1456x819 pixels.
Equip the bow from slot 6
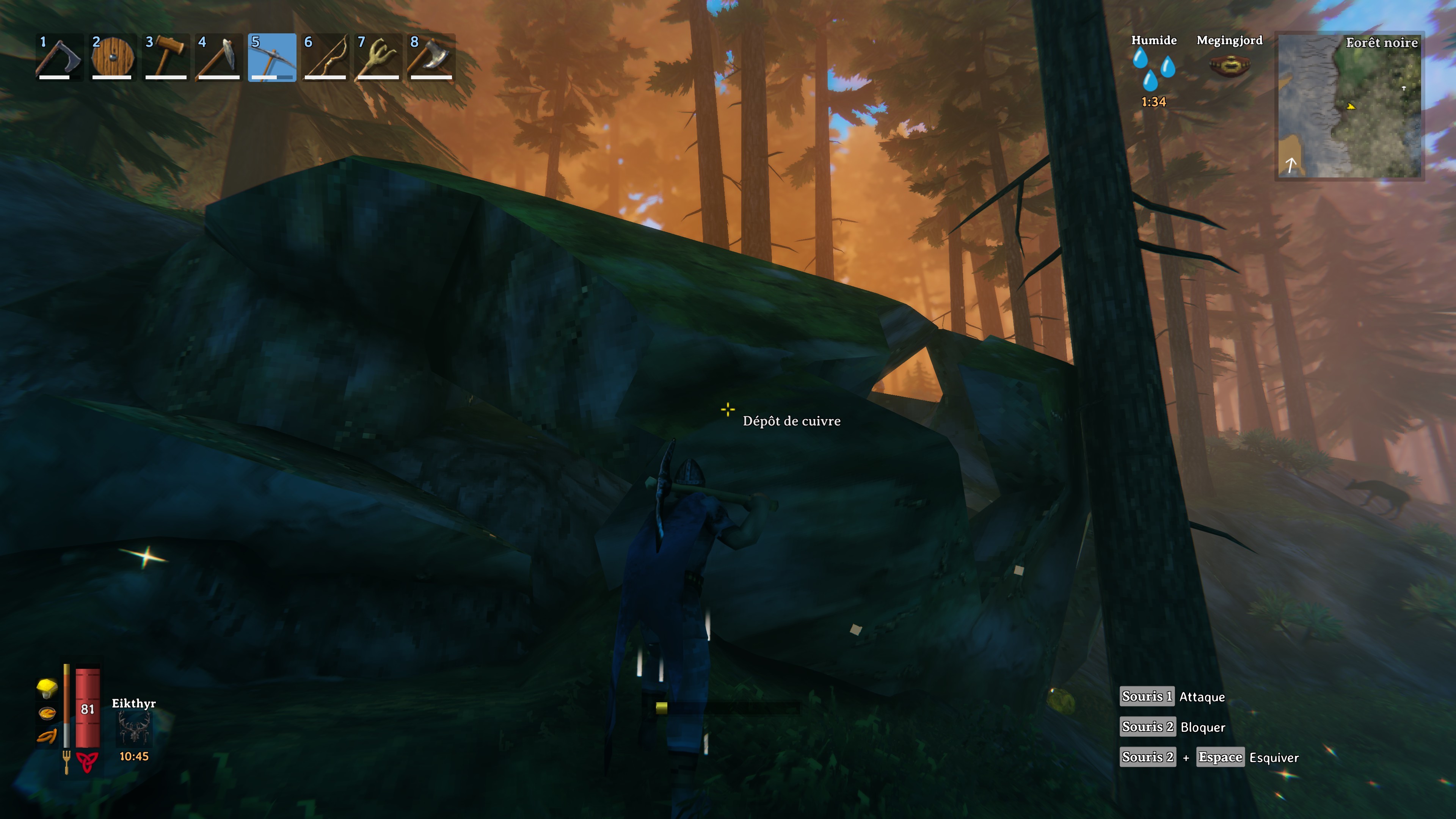[x=325, y=58]
